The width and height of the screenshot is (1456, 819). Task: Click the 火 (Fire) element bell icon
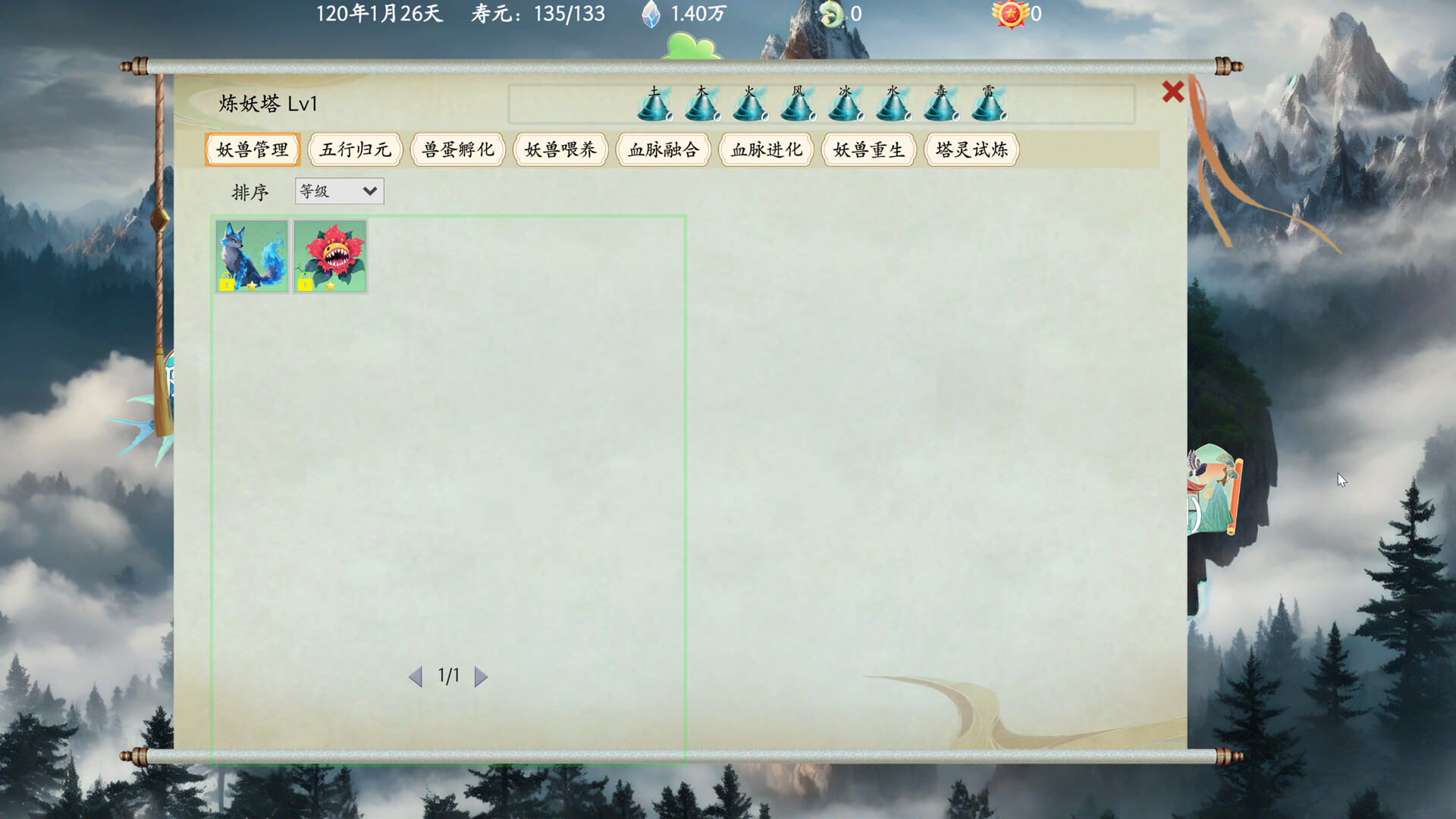(749, 106)
